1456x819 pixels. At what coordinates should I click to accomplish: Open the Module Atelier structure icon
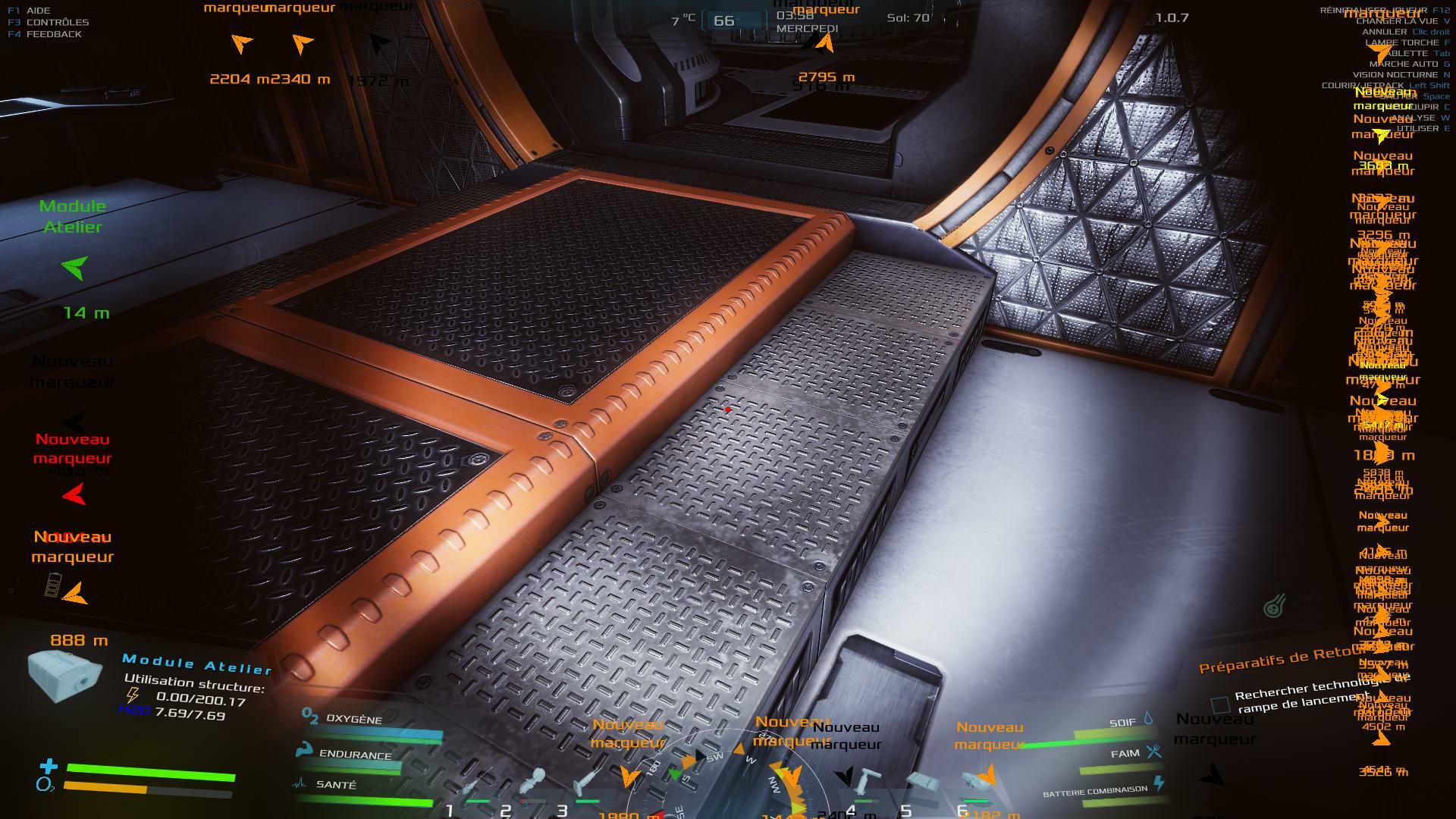tap(64, 675)
